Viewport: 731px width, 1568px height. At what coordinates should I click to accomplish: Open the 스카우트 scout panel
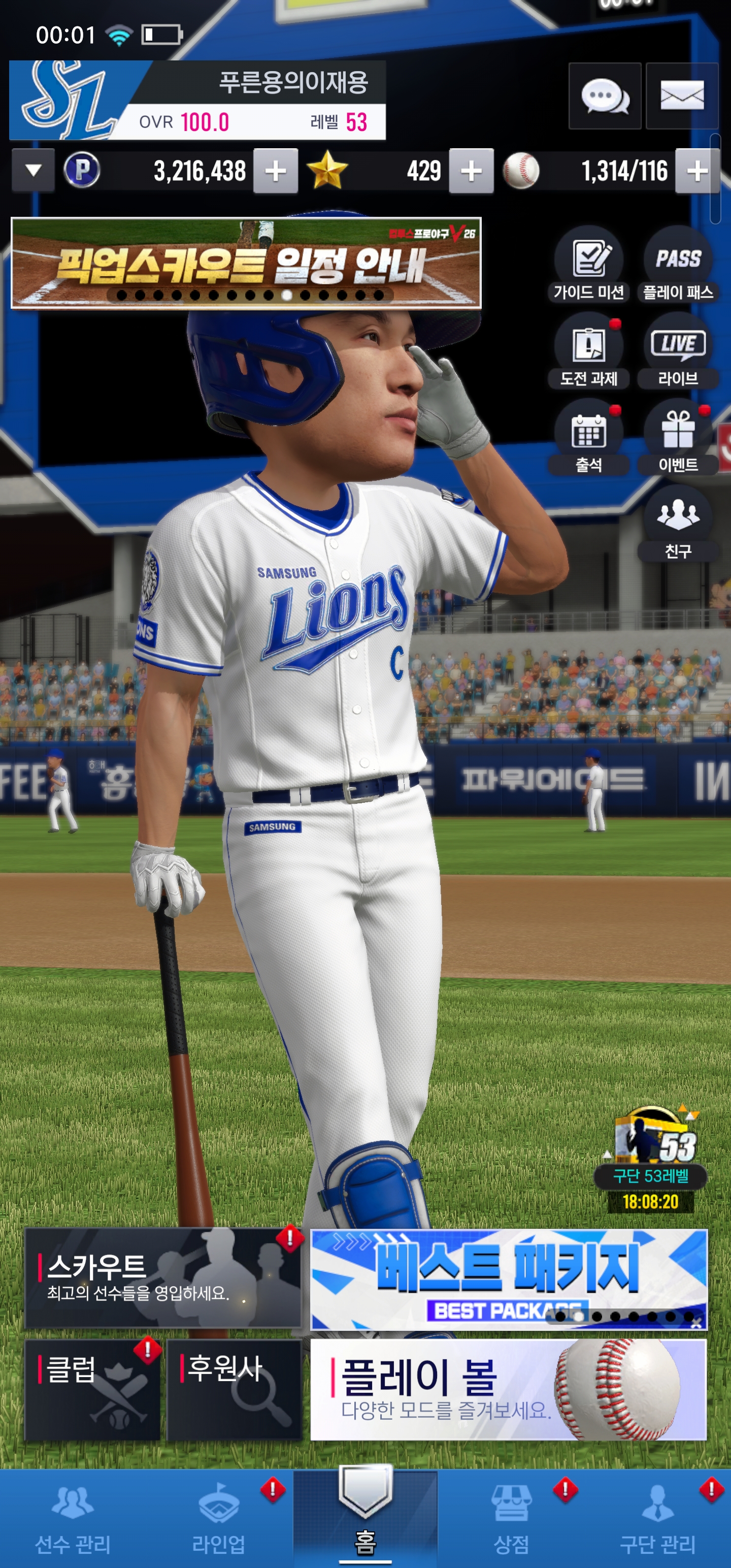pyautogui.click(x=162, y=1278)
